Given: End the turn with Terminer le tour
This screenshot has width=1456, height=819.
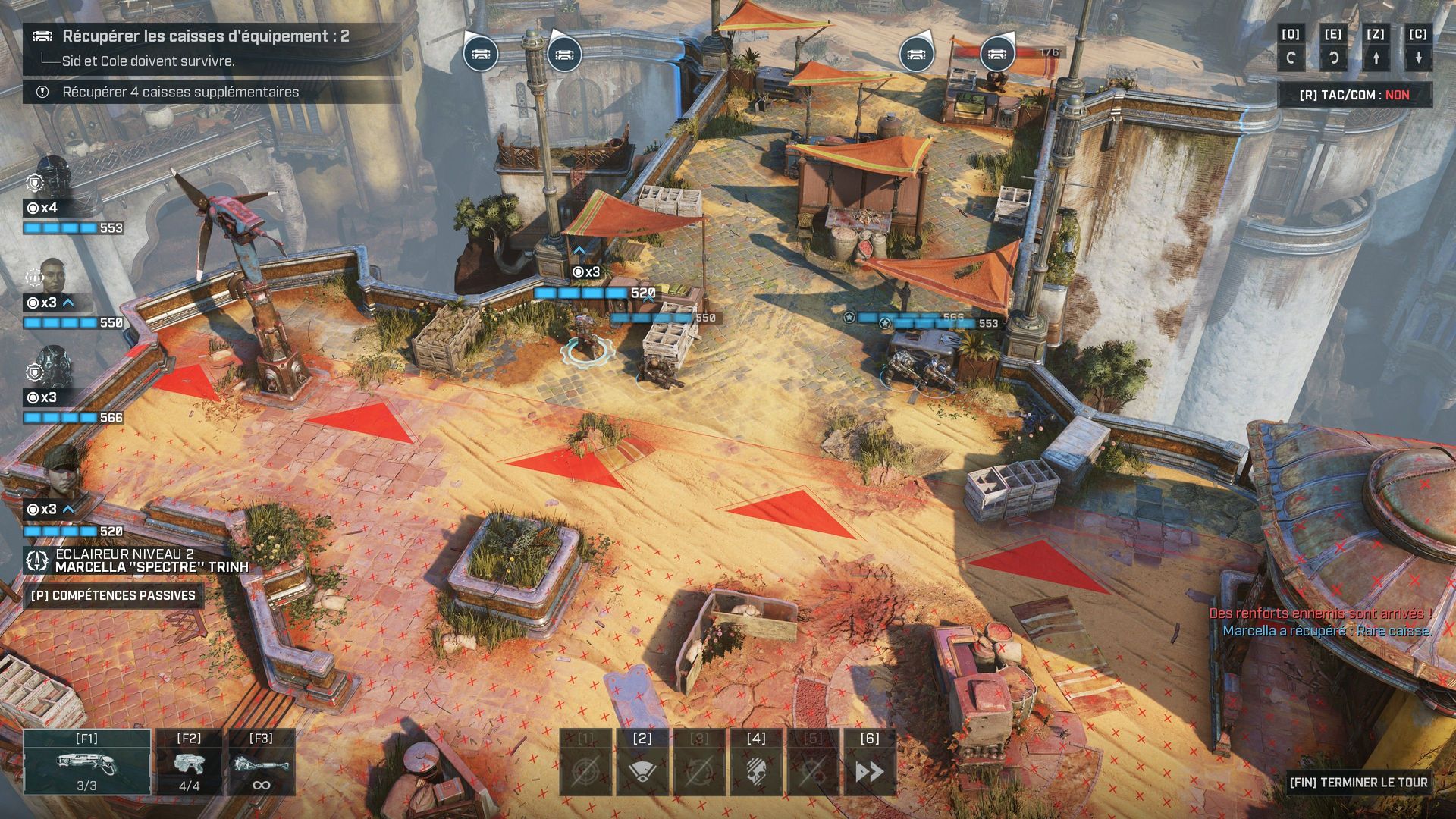Looking at the screenshot, I should pyautogui.click(x=1358, y=782).
